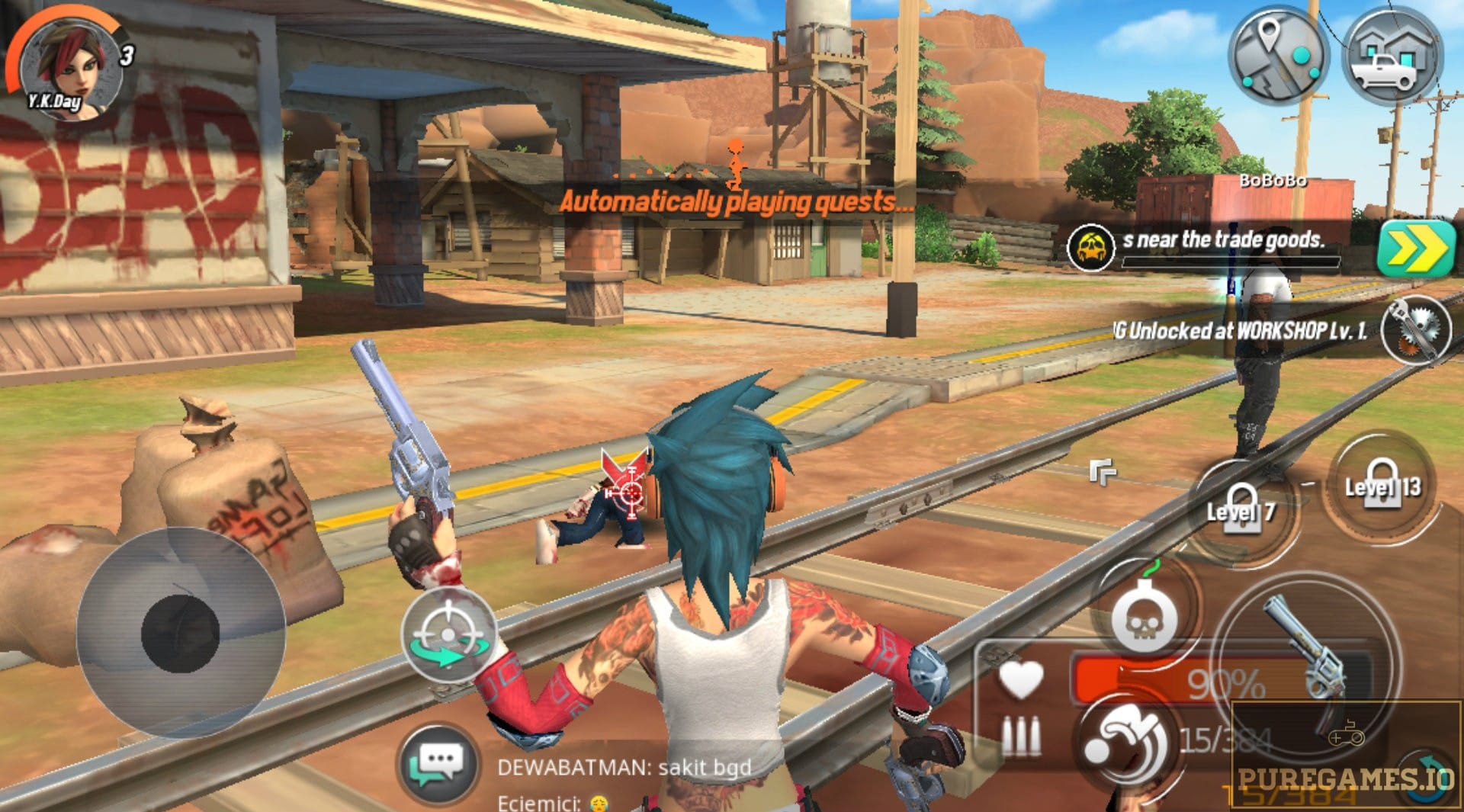Open the map route icon
Image resolution: width=1464 pixels, height=812 pixels.
point(1279,56)
